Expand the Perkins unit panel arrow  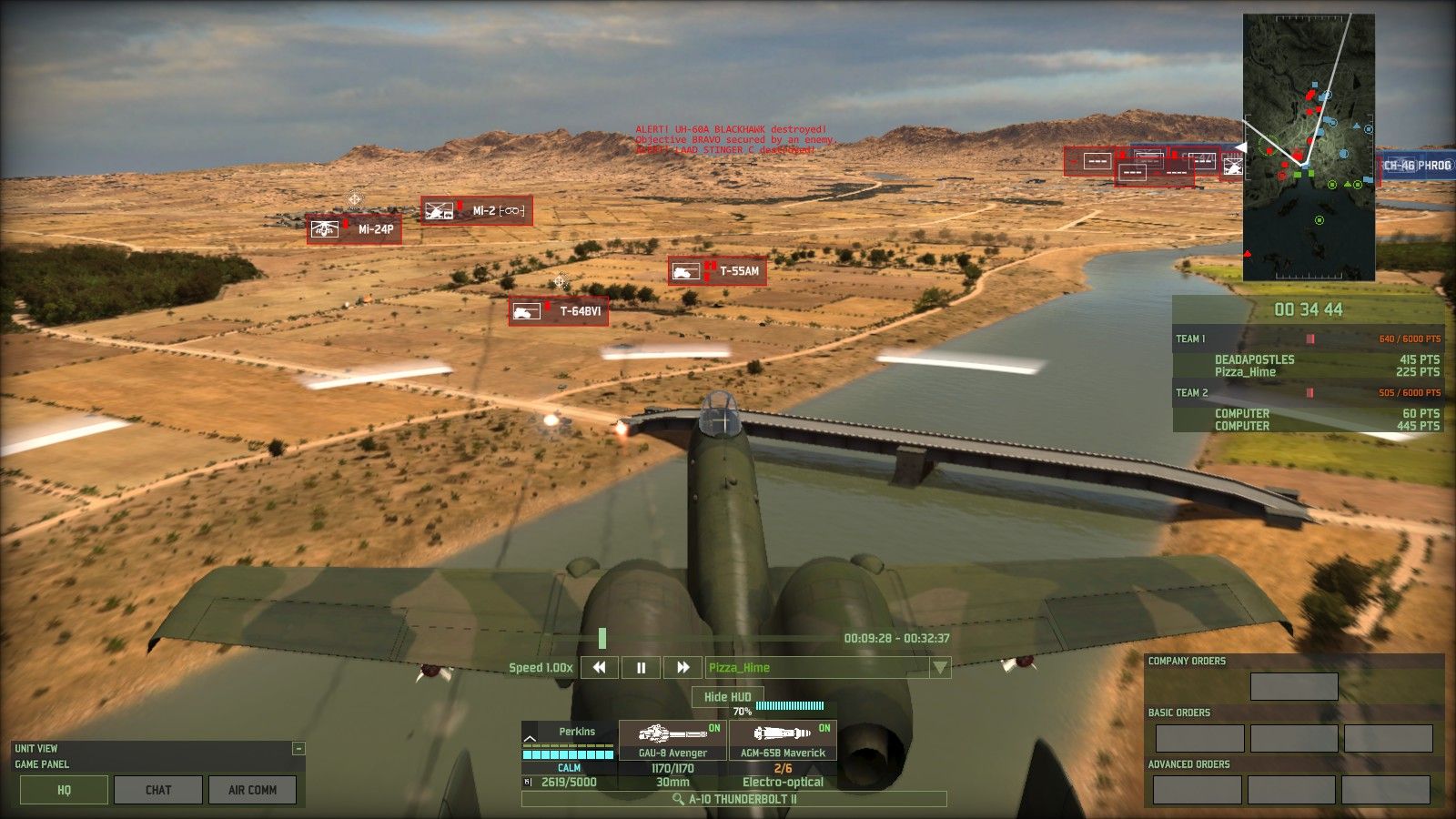[530, 738]
